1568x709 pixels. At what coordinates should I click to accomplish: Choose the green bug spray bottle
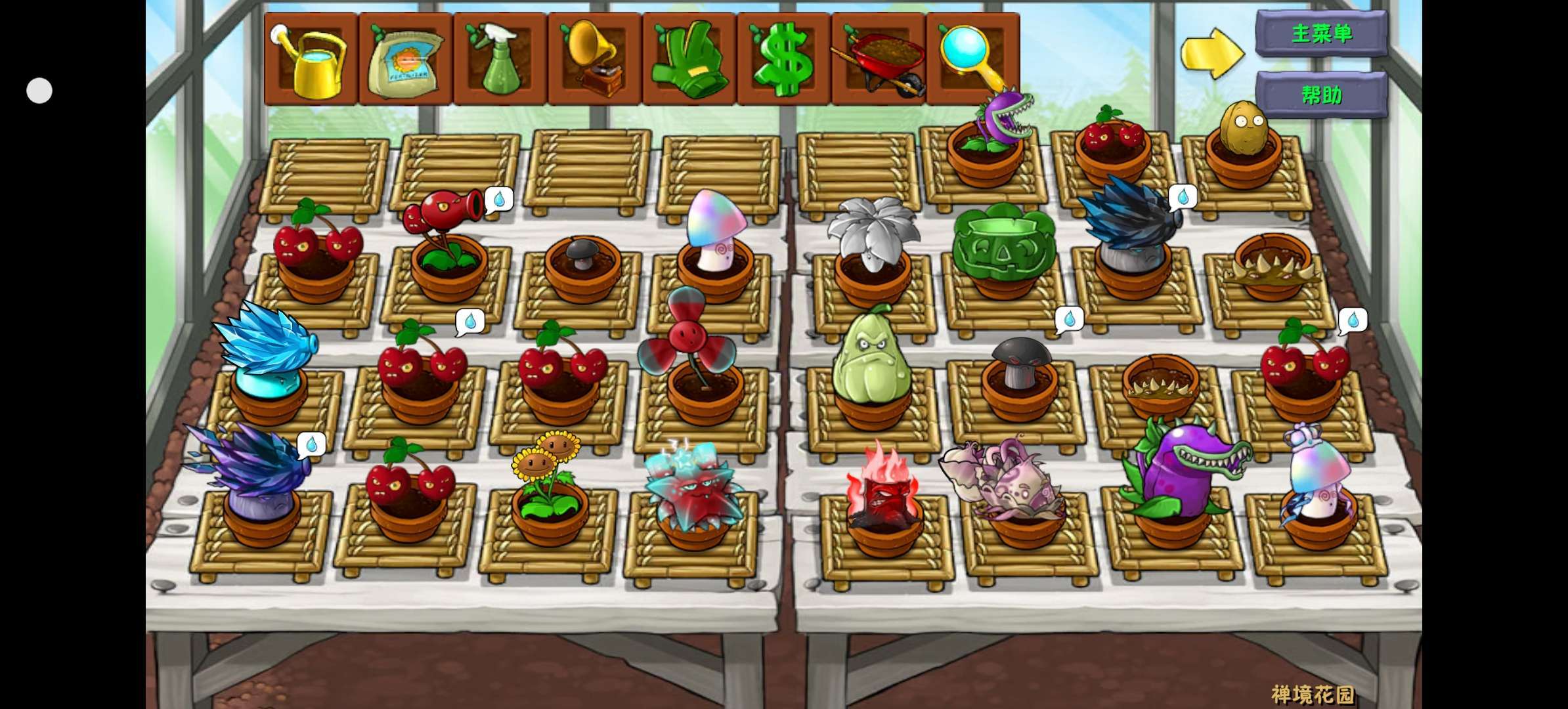tap(500, 59)
